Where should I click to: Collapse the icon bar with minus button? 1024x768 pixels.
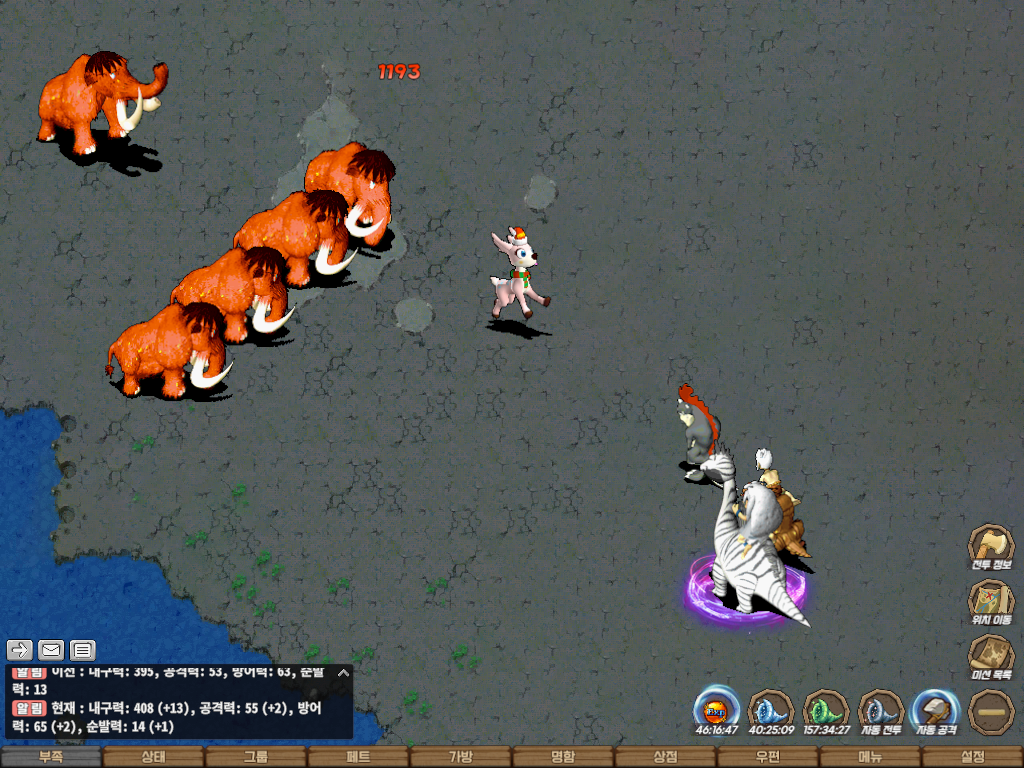click(x=990, y=711)
